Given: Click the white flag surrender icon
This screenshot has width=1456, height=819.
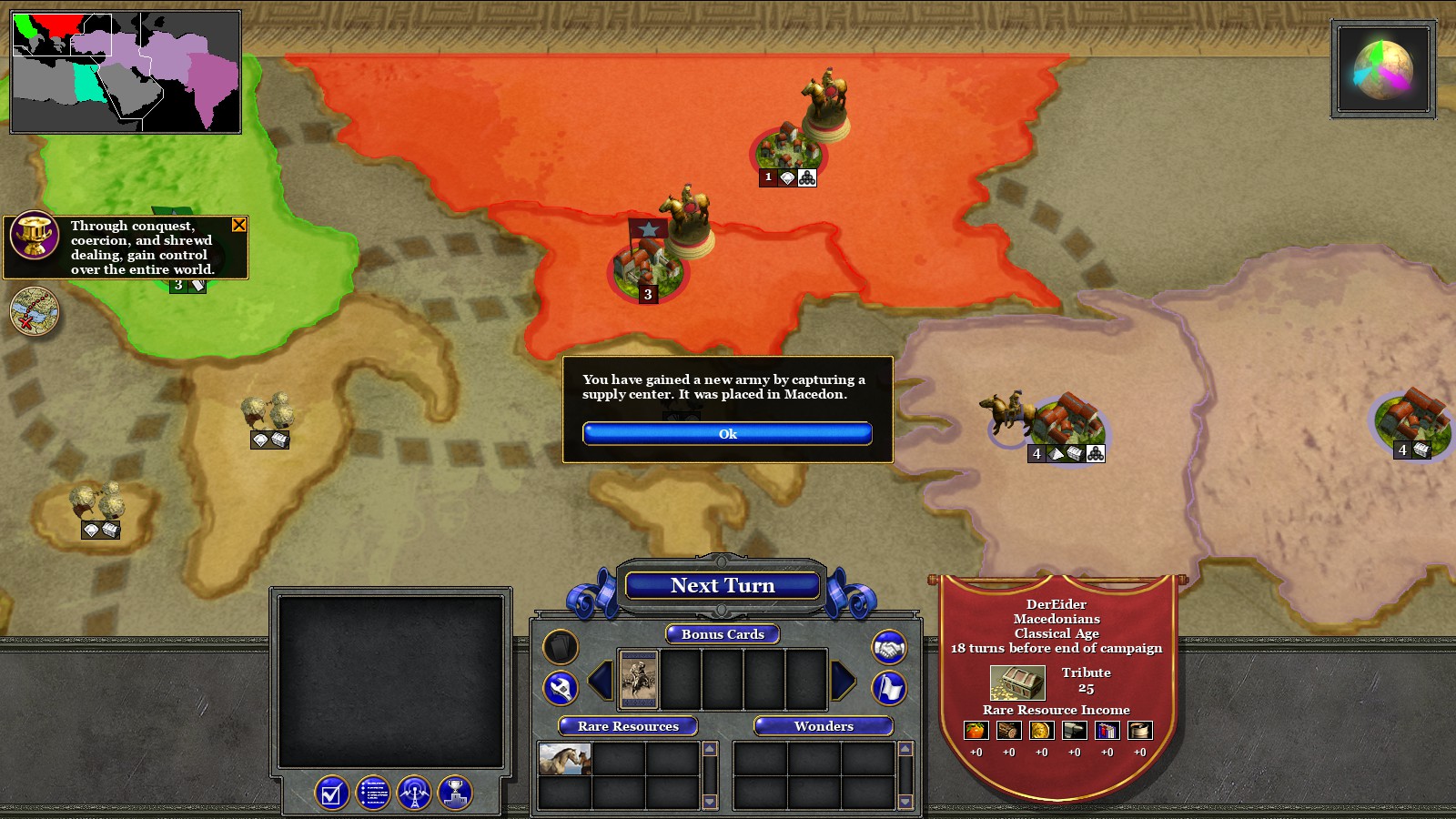Looking at the screenshot, I should click(888, 689).
